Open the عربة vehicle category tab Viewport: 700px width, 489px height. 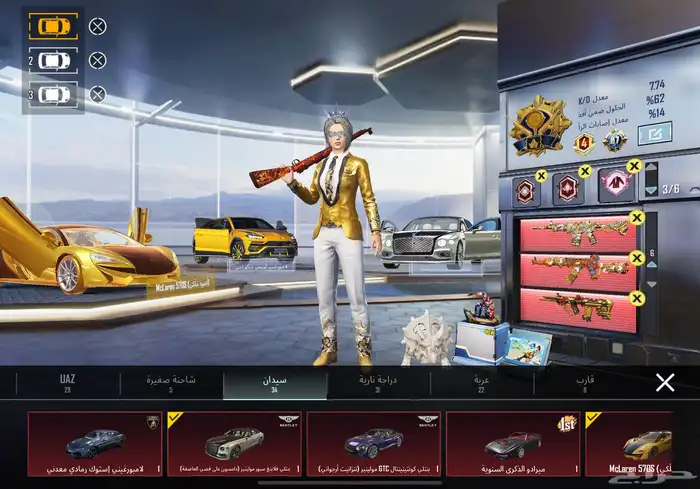pyautogui.click(x=482, y=384)
